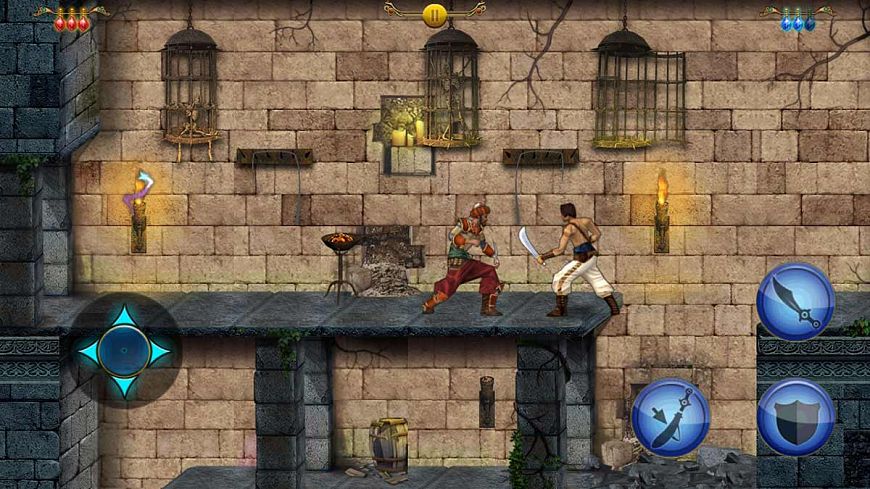The image size is (870, 489).
Task: Activate the shield block button
Action: coord(795,417)
